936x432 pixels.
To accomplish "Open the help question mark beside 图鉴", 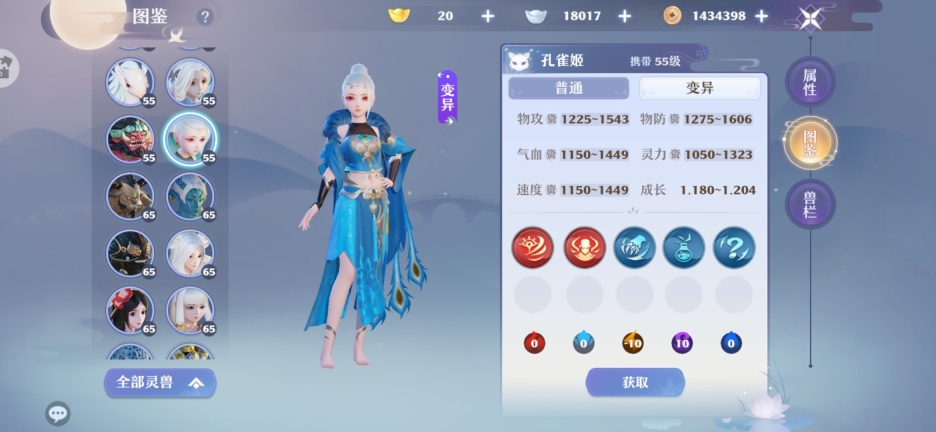I will click(x=205, y=17).
